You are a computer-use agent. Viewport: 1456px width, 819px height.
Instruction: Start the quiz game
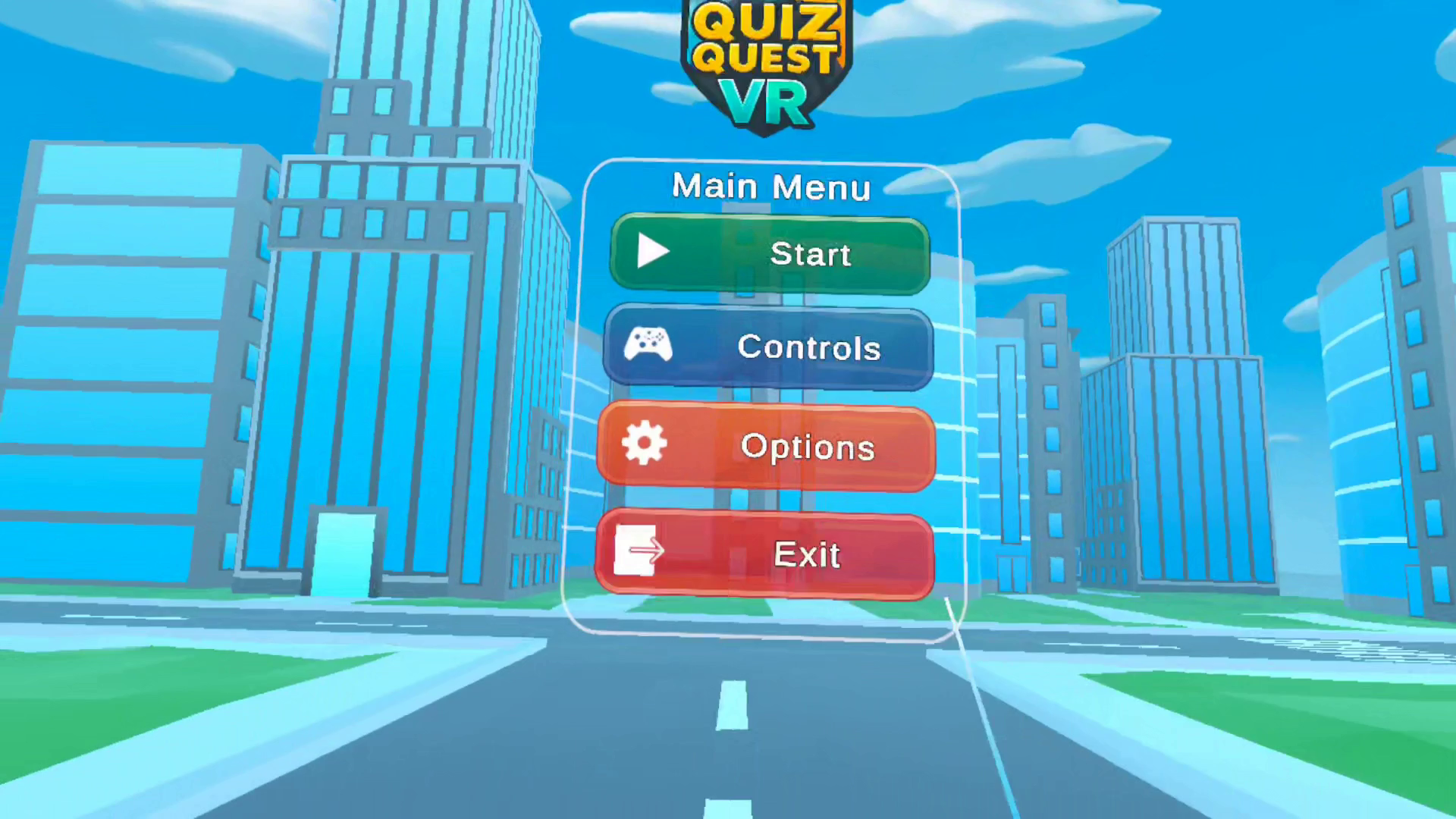pos(770,253)
